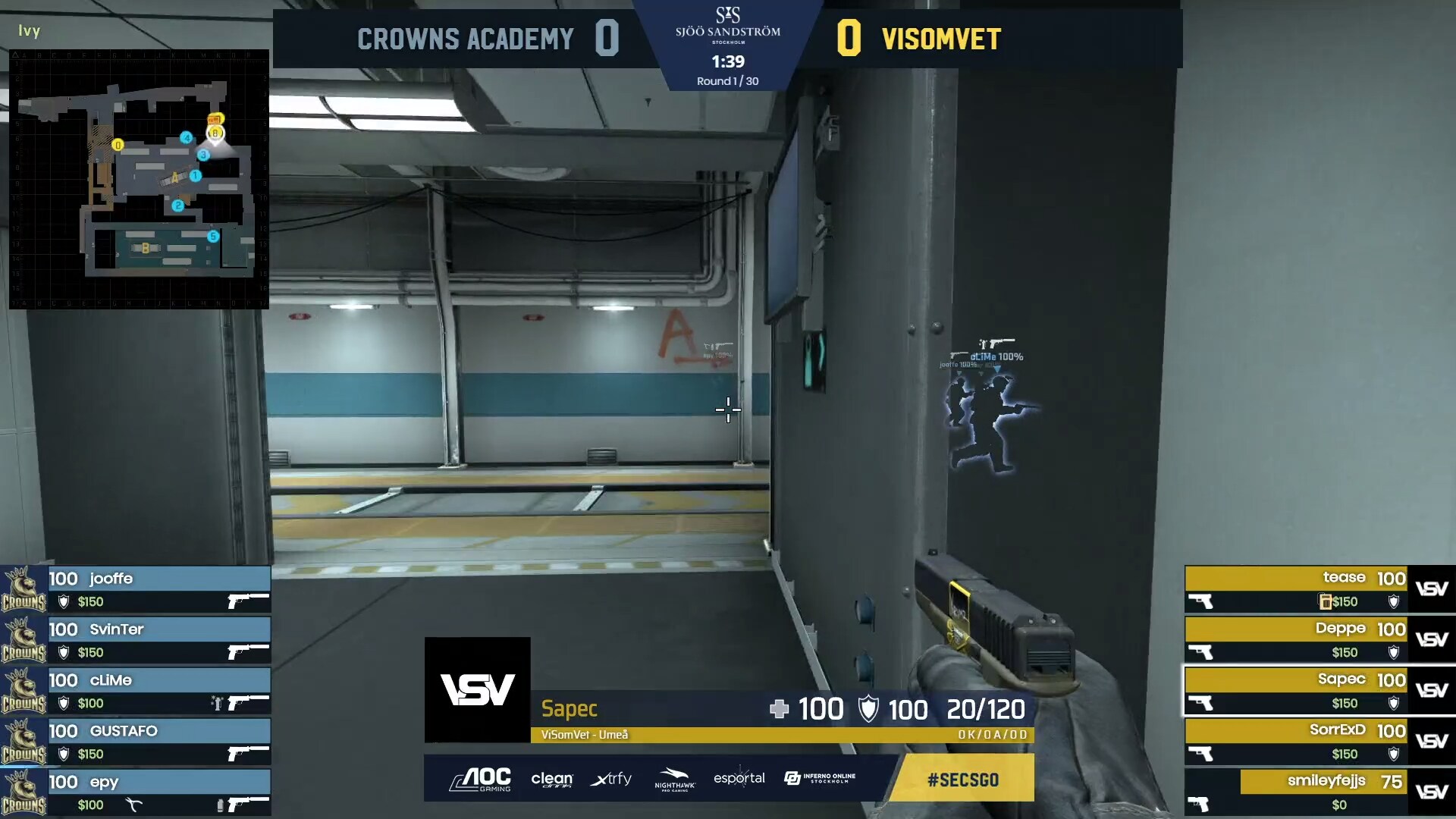
Task: Select the VSV team logo above Sapec's name
Action: (477, 690)
